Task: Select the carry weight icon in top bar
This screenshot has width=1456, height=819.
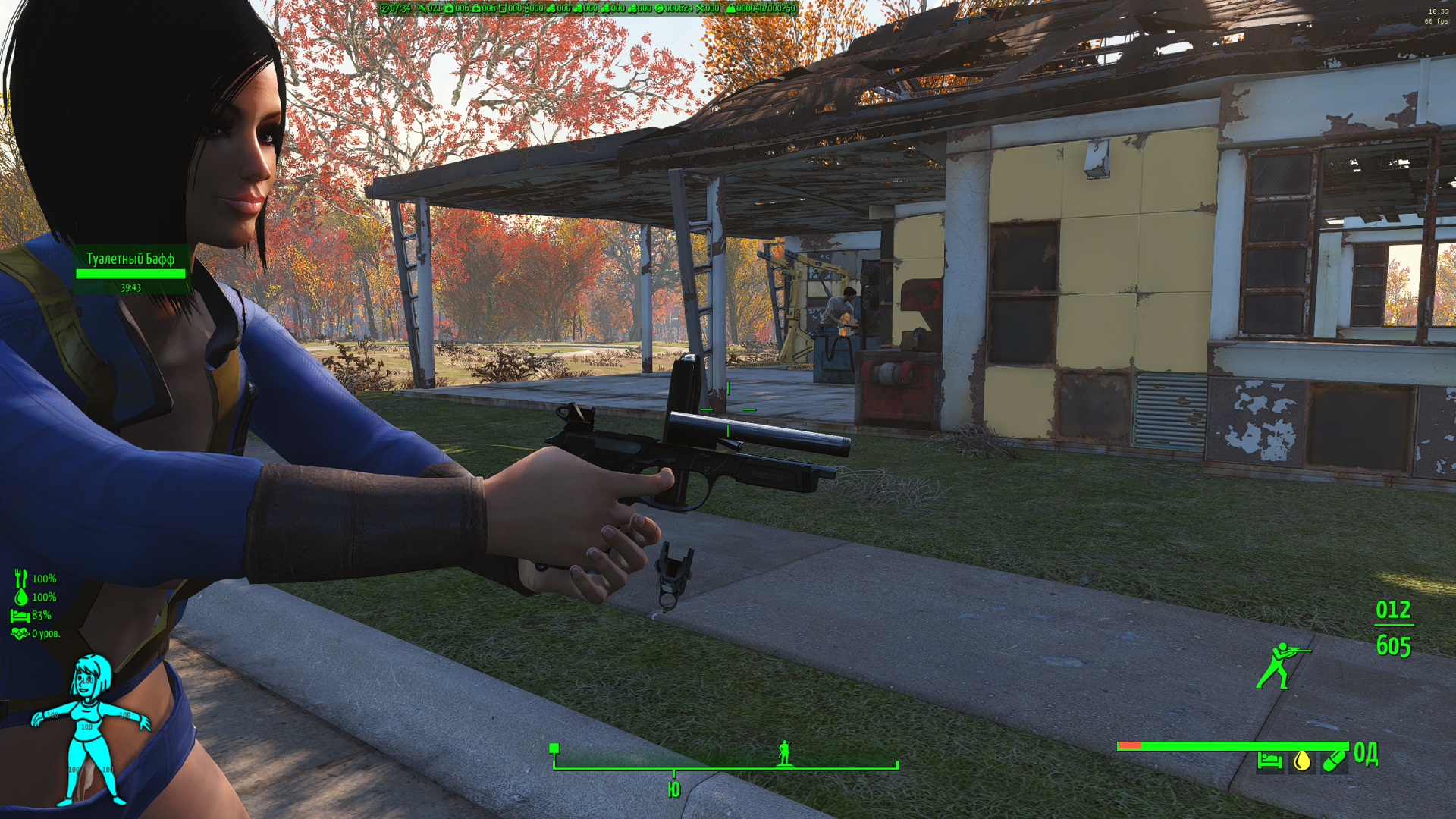Action: 730,8
